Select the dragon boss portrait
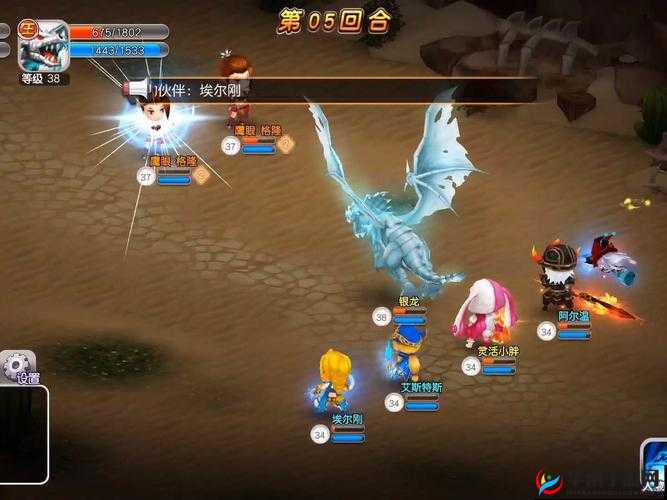Image resolution: width=667 pixels, height=500 pixels. point(44,48)
